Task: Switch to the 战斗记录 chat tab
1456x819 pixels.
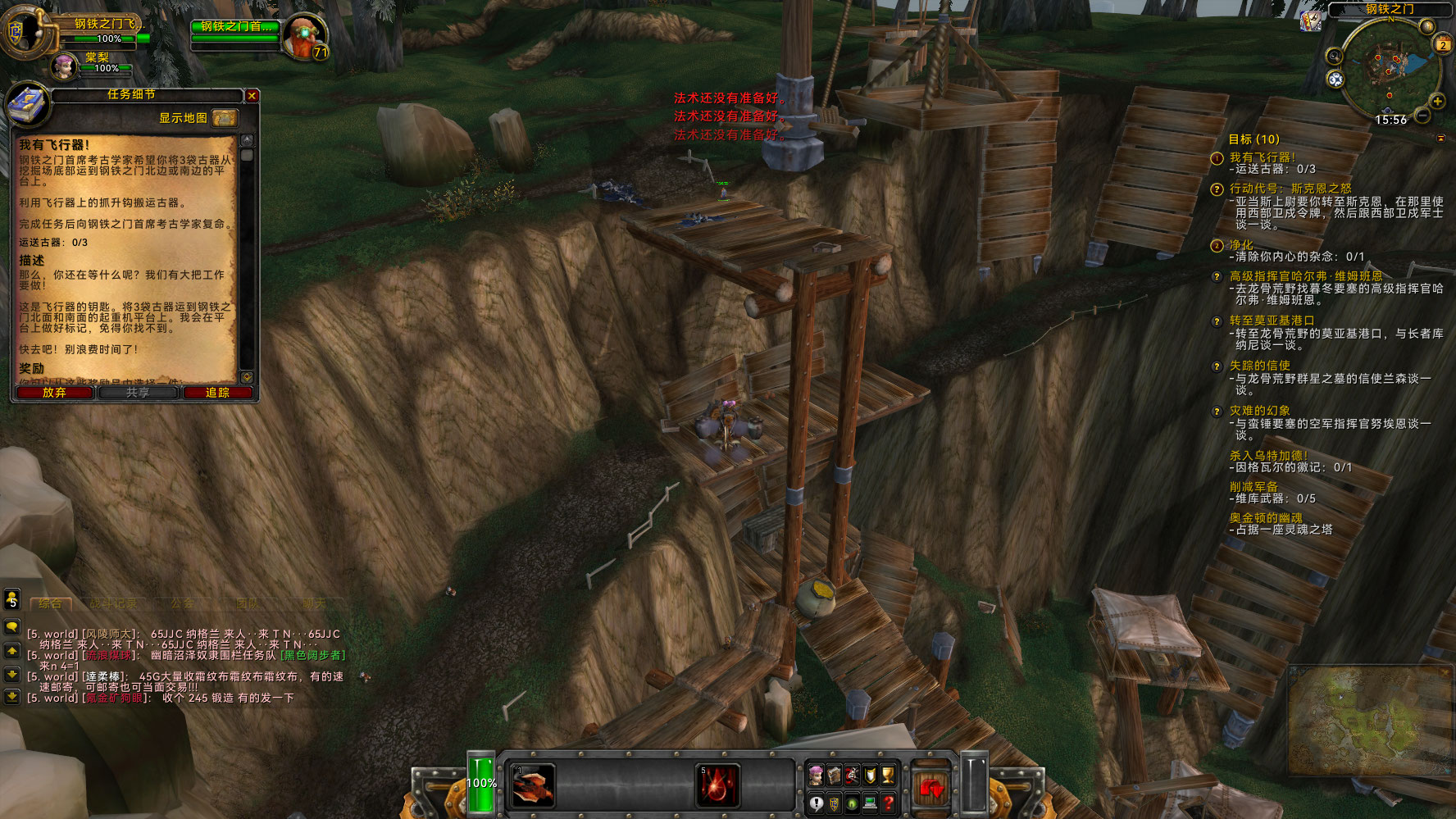Action: pos(114,601)
